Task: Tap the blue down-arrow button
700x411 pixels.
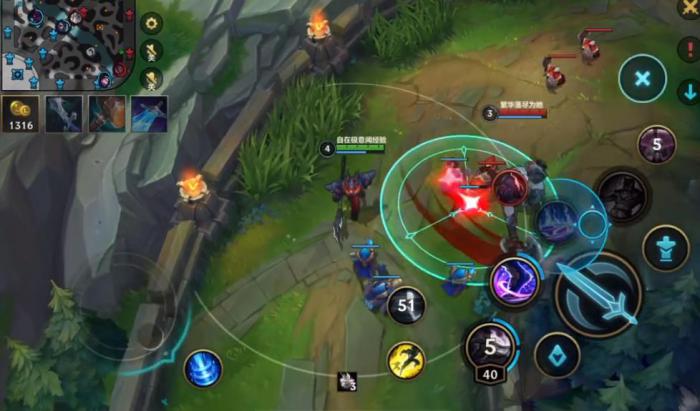Action: pos(688,92)
